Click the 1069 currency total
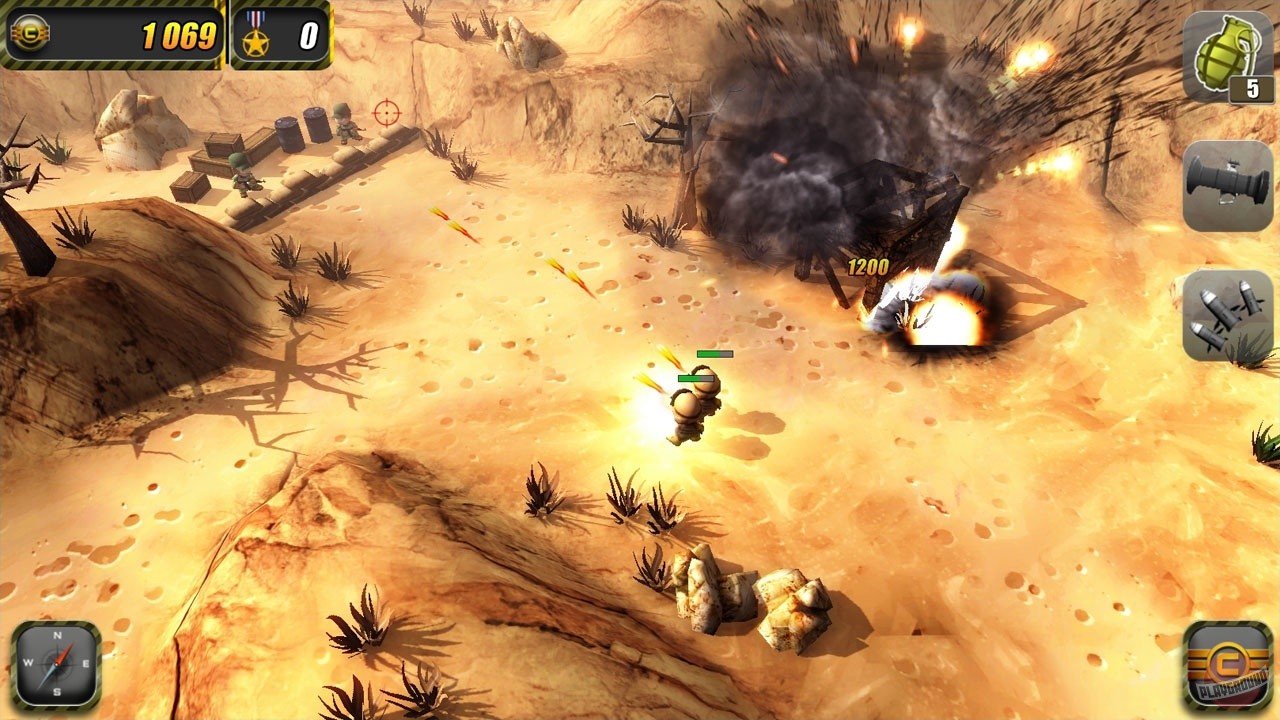 coord(180,35)
